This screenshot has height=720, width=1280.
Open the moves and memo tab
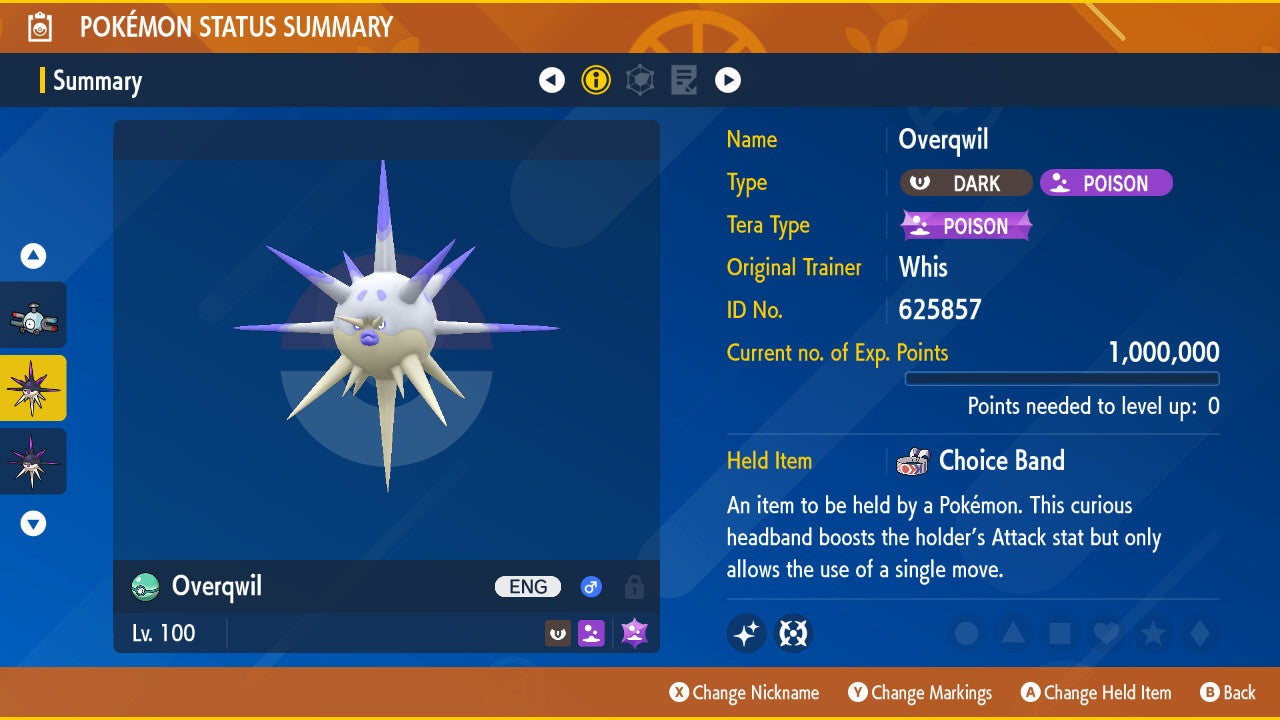(x=684, y=80)
